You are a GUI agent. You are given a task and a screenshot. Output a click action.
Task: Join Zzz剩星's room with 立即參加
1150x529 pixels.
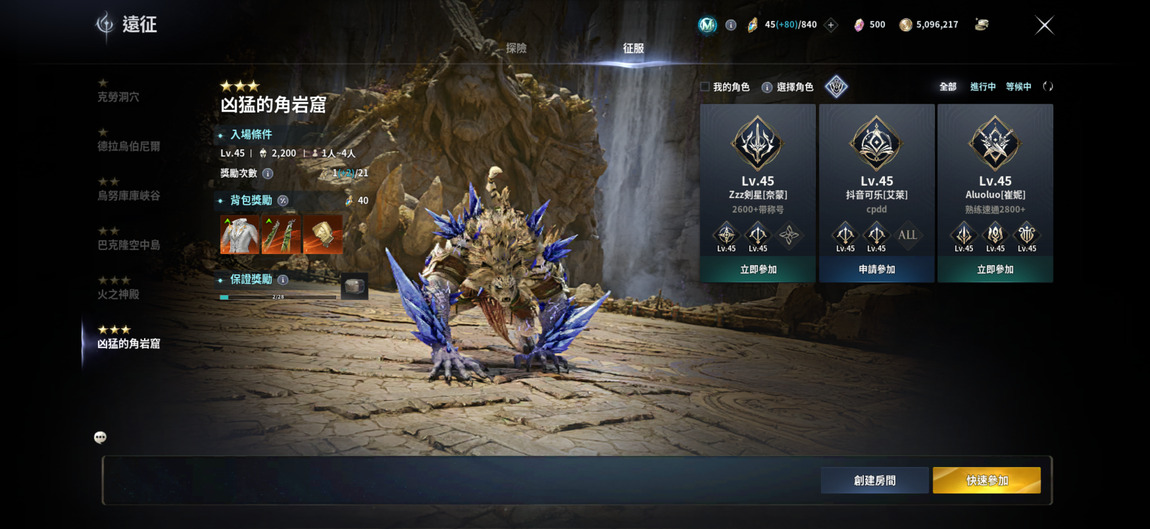point(758,270)
